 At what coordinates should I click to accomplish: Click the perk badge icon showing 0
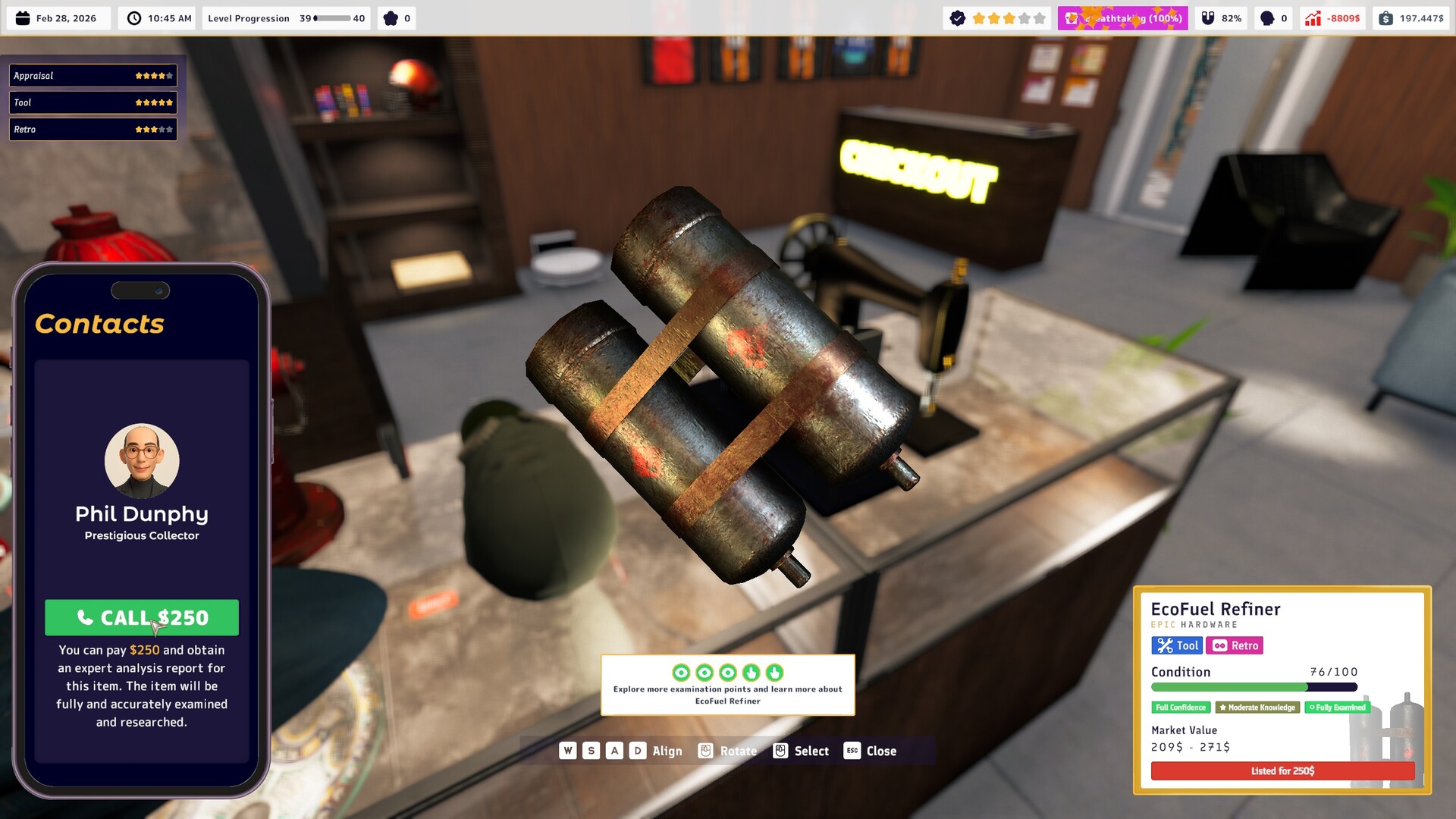[395, 17]
